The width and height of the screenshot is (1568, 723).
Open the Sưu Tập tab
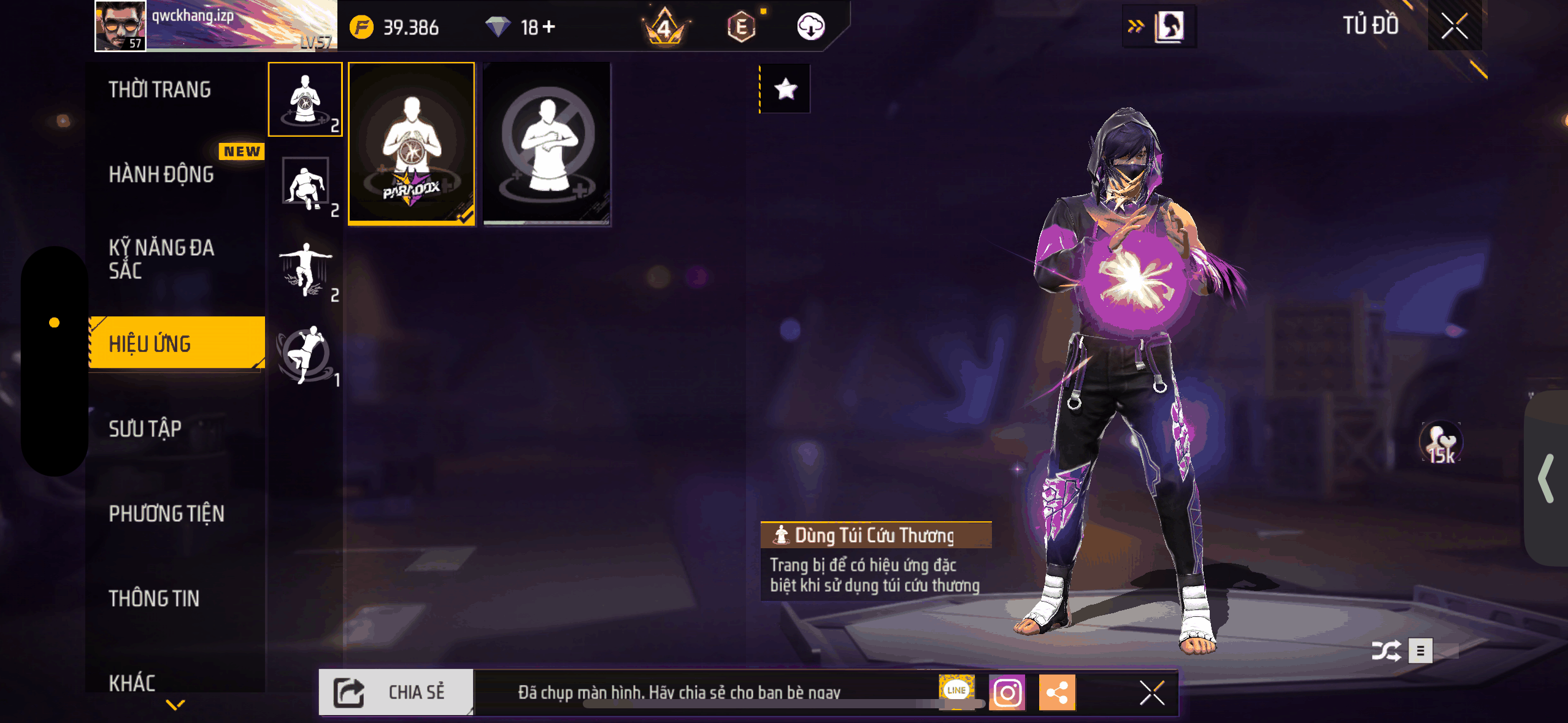[145, 429]
